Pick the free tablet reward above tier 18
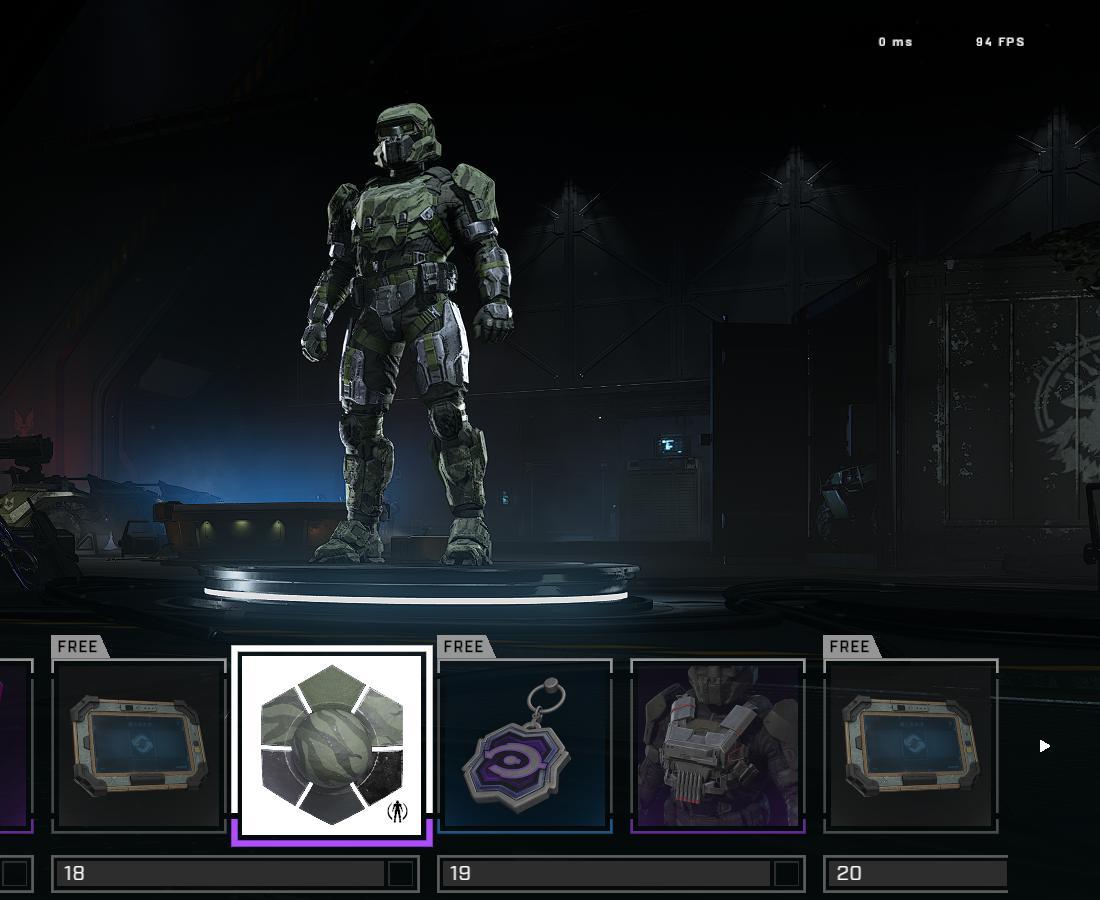The width and height of the screenshot is (1100, 900). tap(139, 746)
